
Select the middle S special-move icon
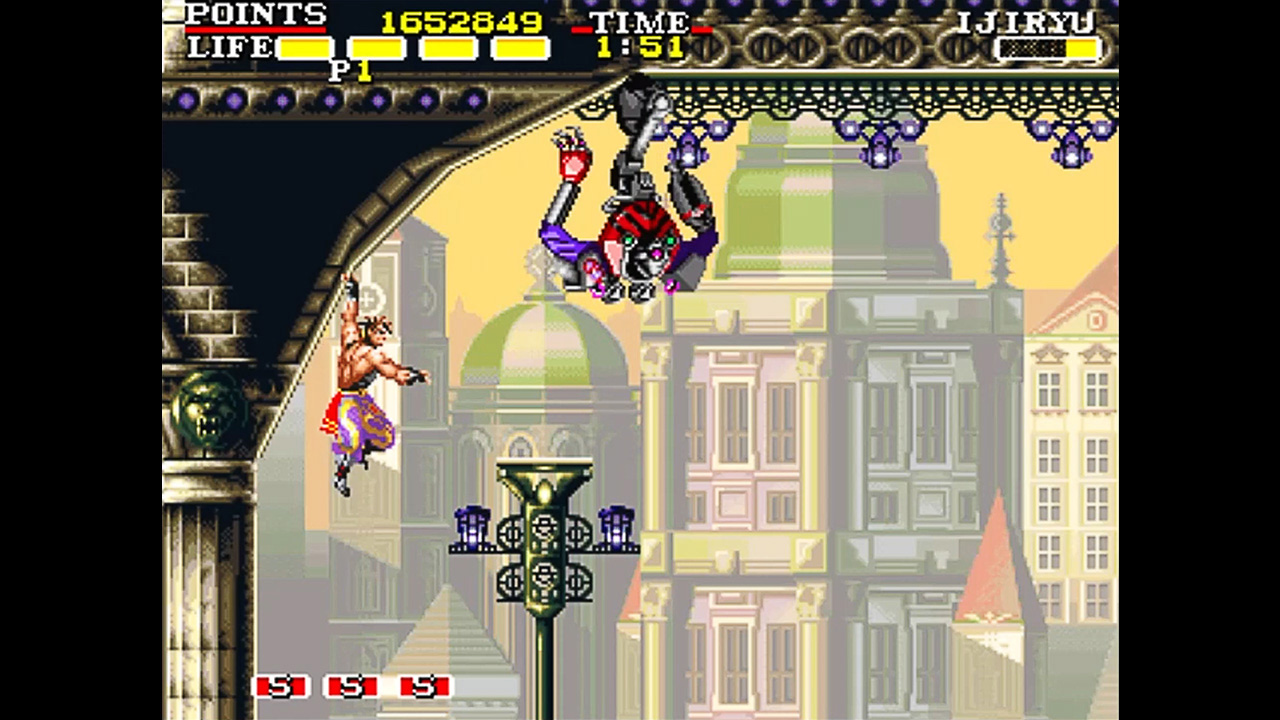tap(352, 688)
